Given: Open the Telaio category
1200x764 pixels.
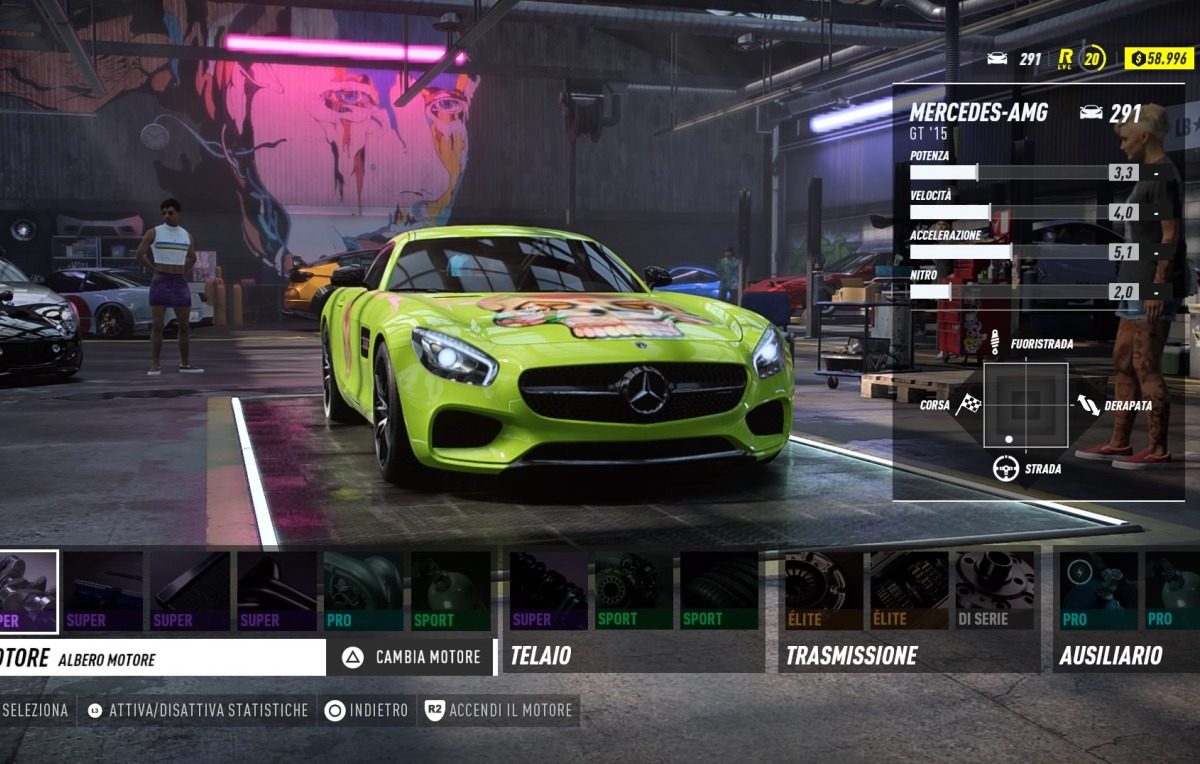Looking at the screenshot, I should 541,656.
